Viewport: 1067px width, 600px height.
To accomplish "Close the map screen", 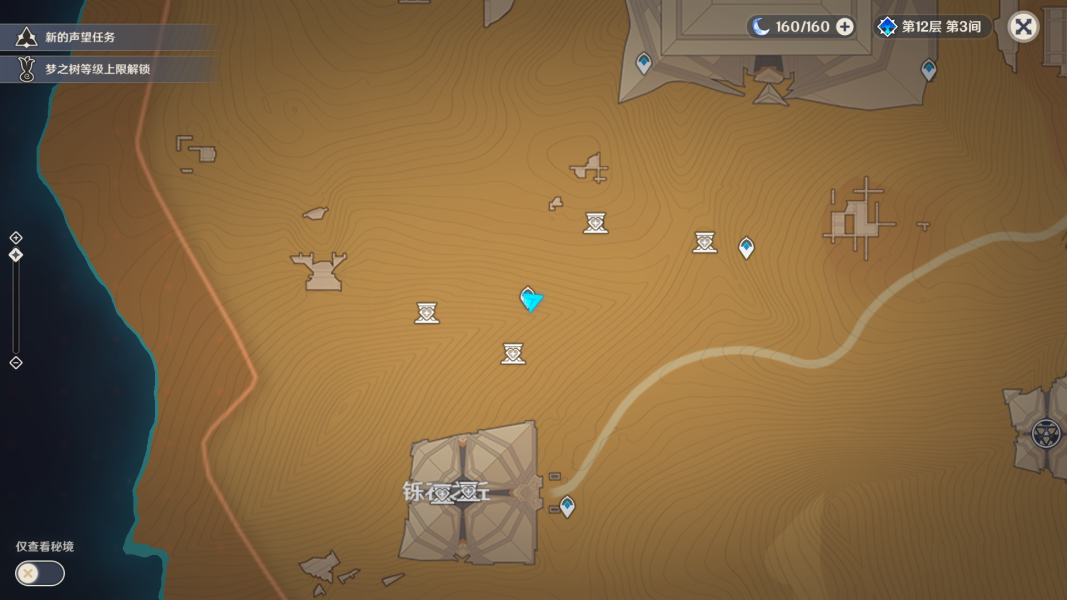I will point(1023,27).
